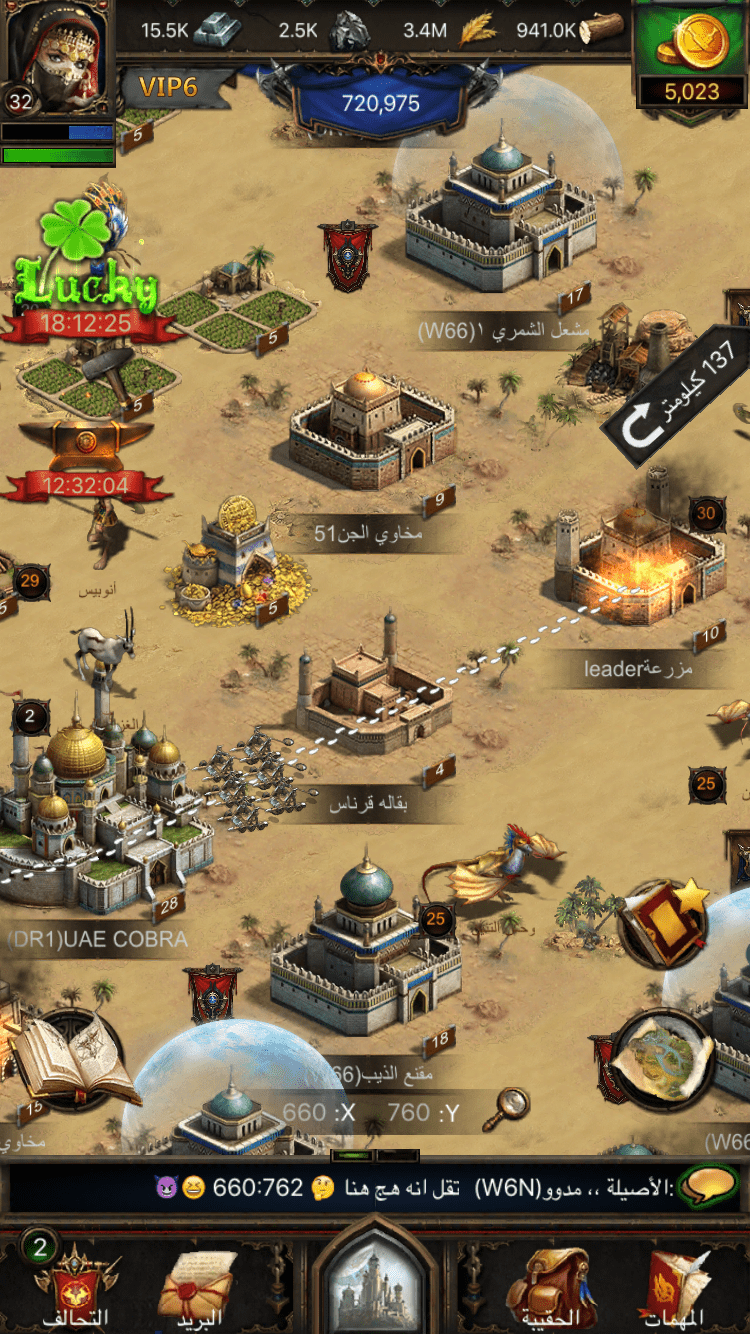The height and width of the screenshot is (1334, 750).
Task: Search coordinates with the magnifying glass
Action: pos(512,1105)
